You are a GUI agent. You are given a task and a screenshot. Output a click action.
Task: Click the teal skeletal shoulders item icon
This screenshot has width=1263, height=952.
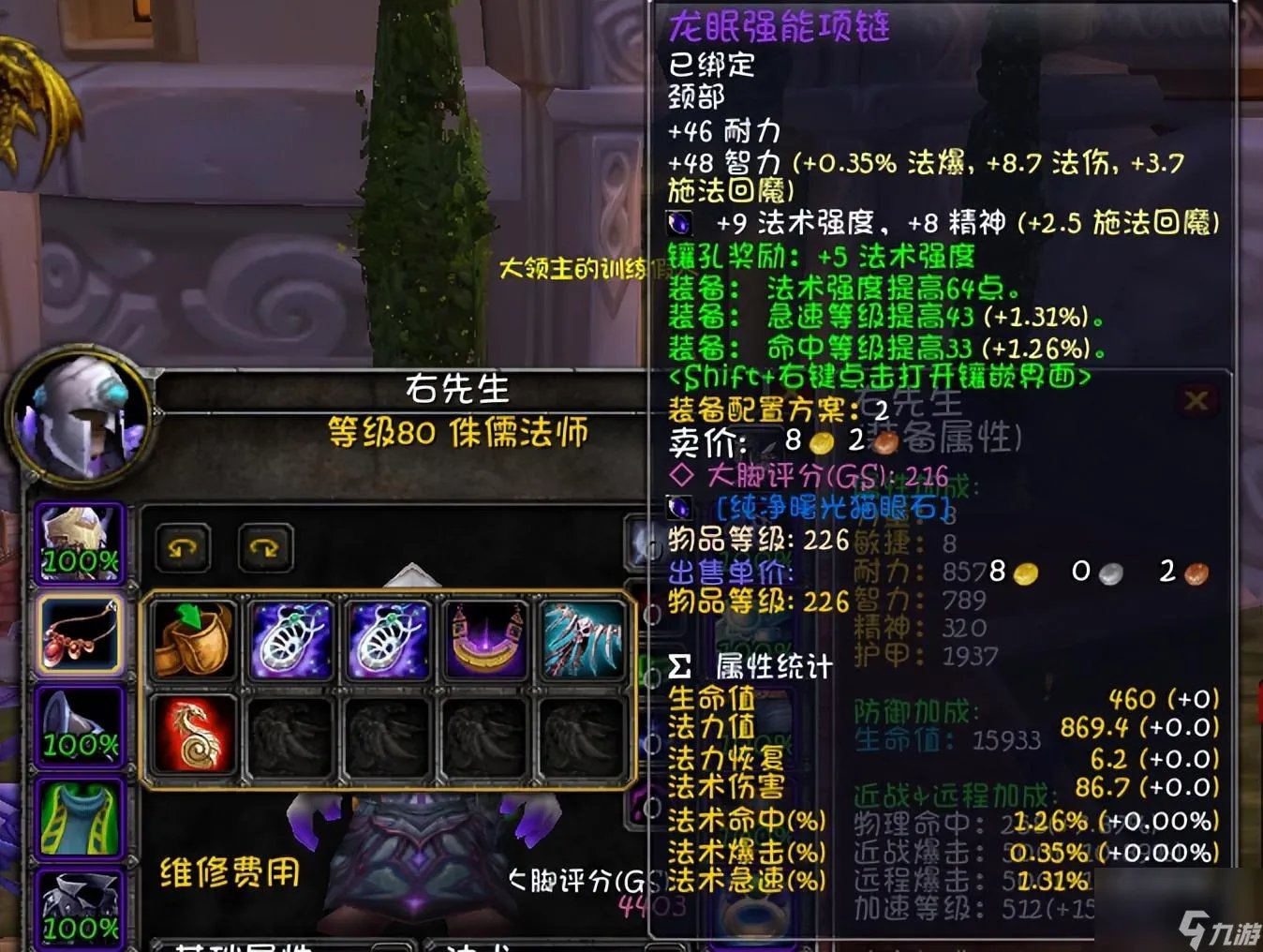pos(583,641)
